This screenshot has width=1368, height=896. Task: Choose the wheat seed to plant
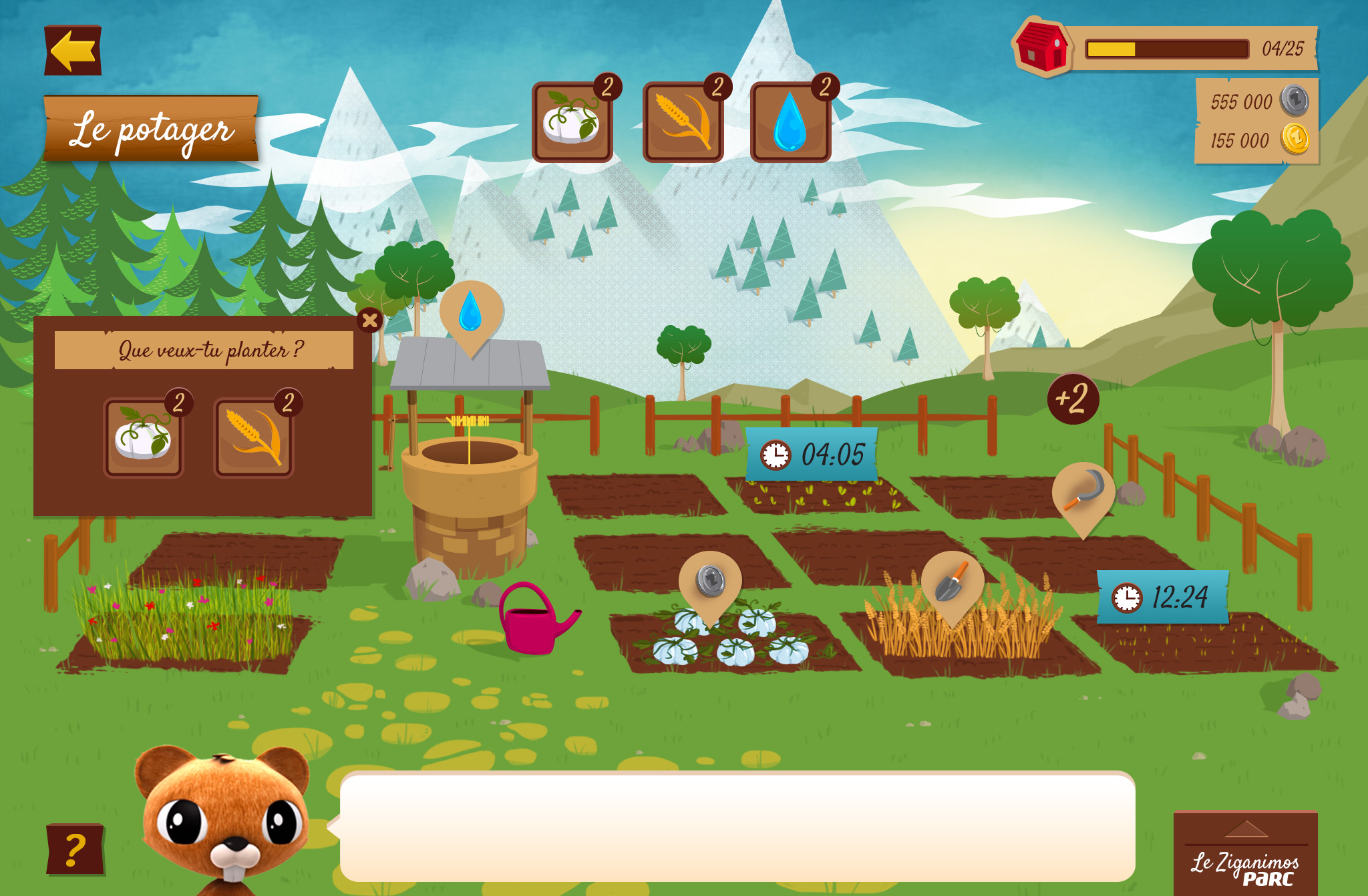[253, 437]
